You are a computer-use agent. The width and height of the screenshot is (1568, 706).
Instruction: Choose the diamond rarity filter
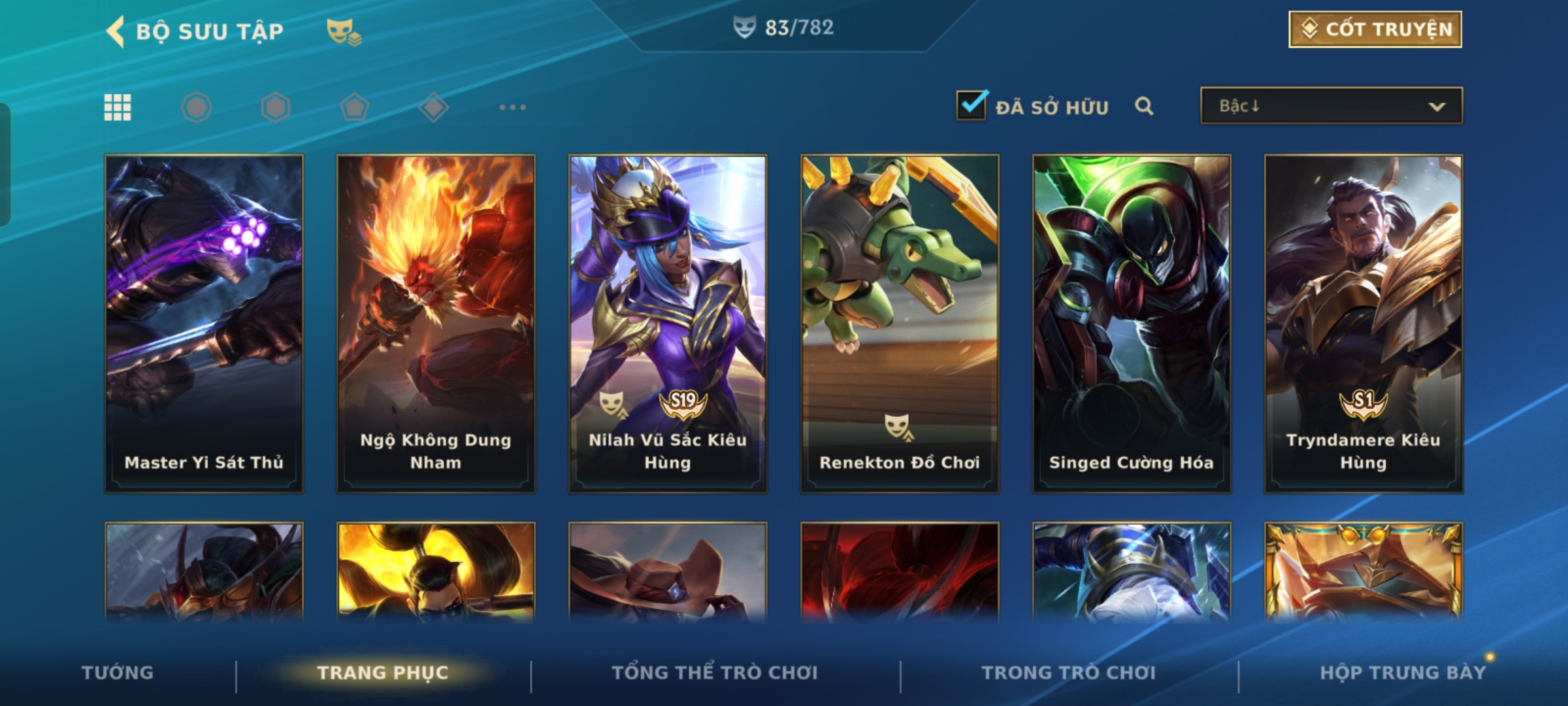coord(433,107)
